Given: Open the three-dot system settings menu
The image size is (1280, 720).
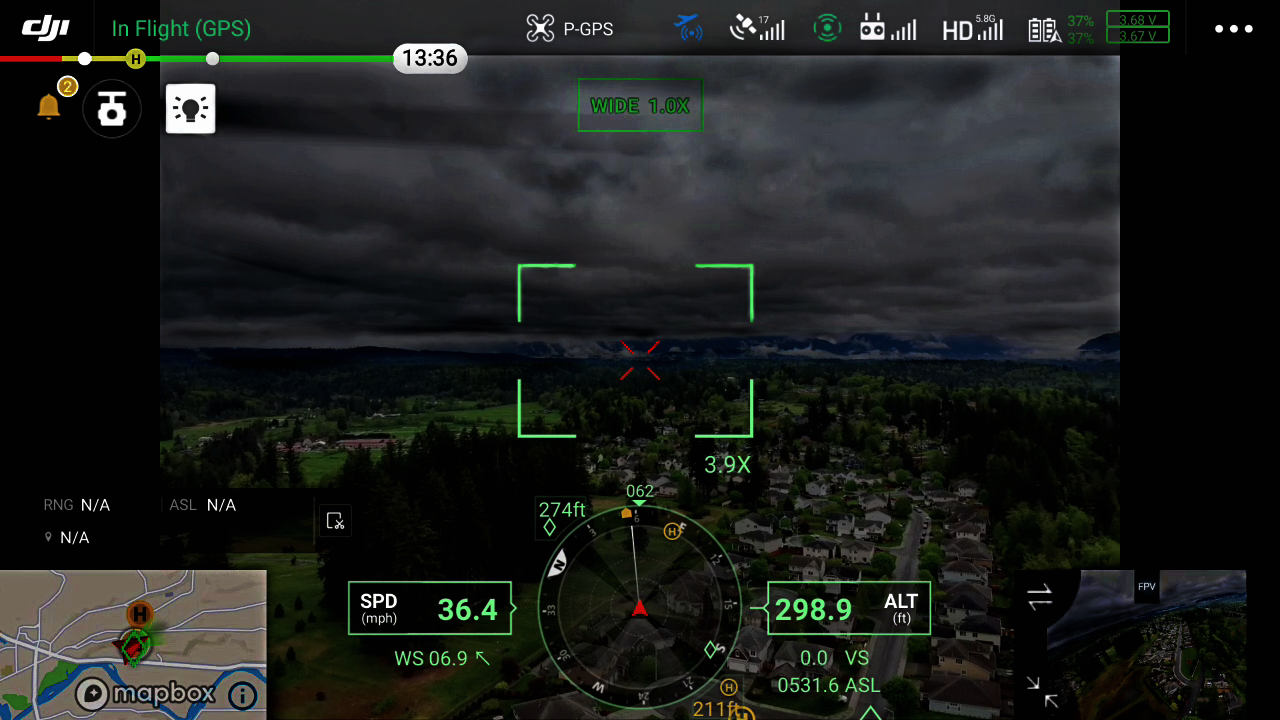Looking at the screenshot, I should pos(1234,29).
